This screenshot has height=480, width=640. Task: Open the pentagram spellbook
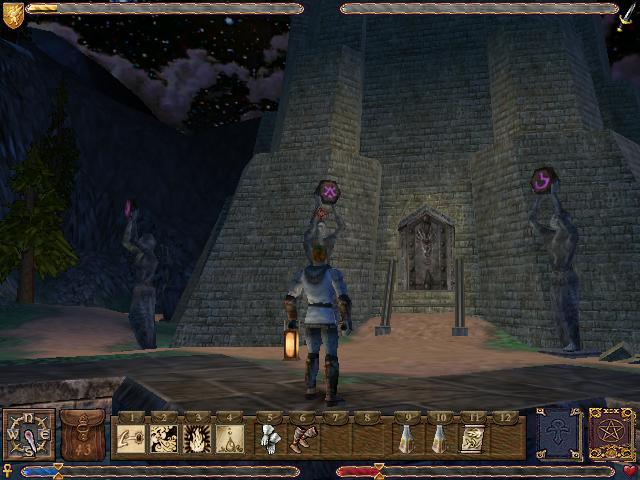coord(609,436)
